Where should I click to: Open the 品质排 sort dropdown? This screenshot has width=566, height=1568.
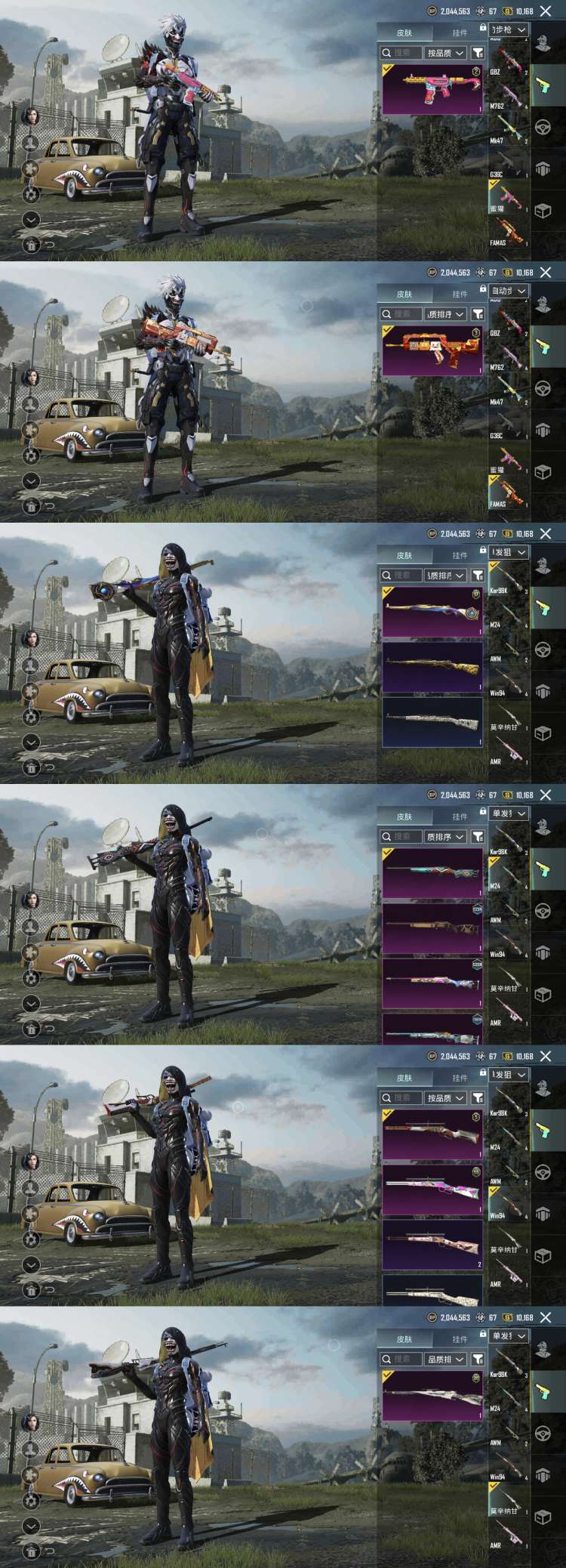pos(444,1359)
